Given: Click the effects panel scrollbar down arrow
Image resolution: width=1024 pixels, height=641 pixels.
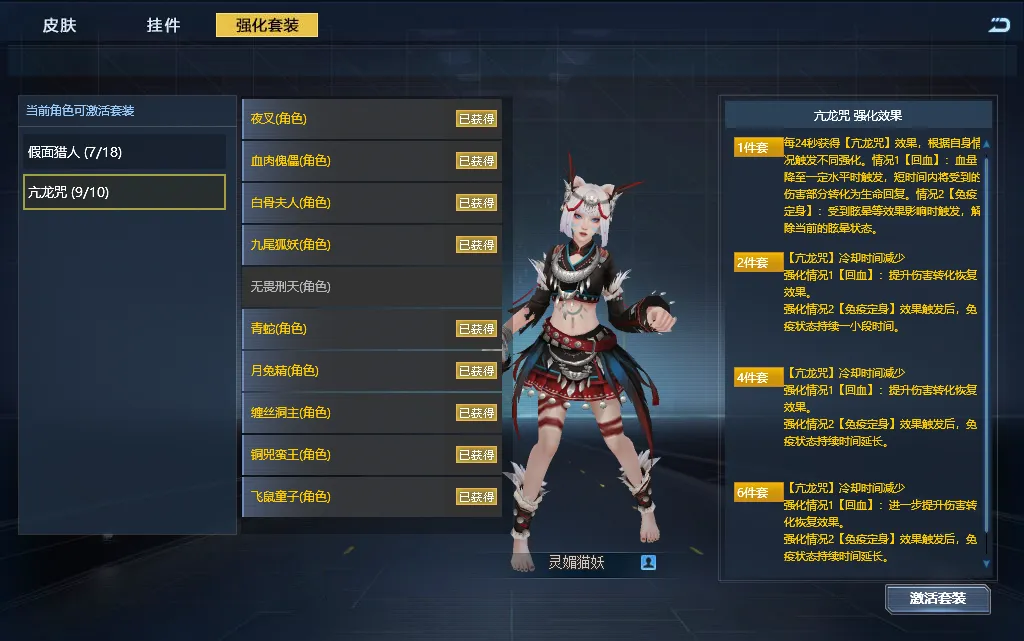Looking at the screenshot, I should click(x=987, y=565).
